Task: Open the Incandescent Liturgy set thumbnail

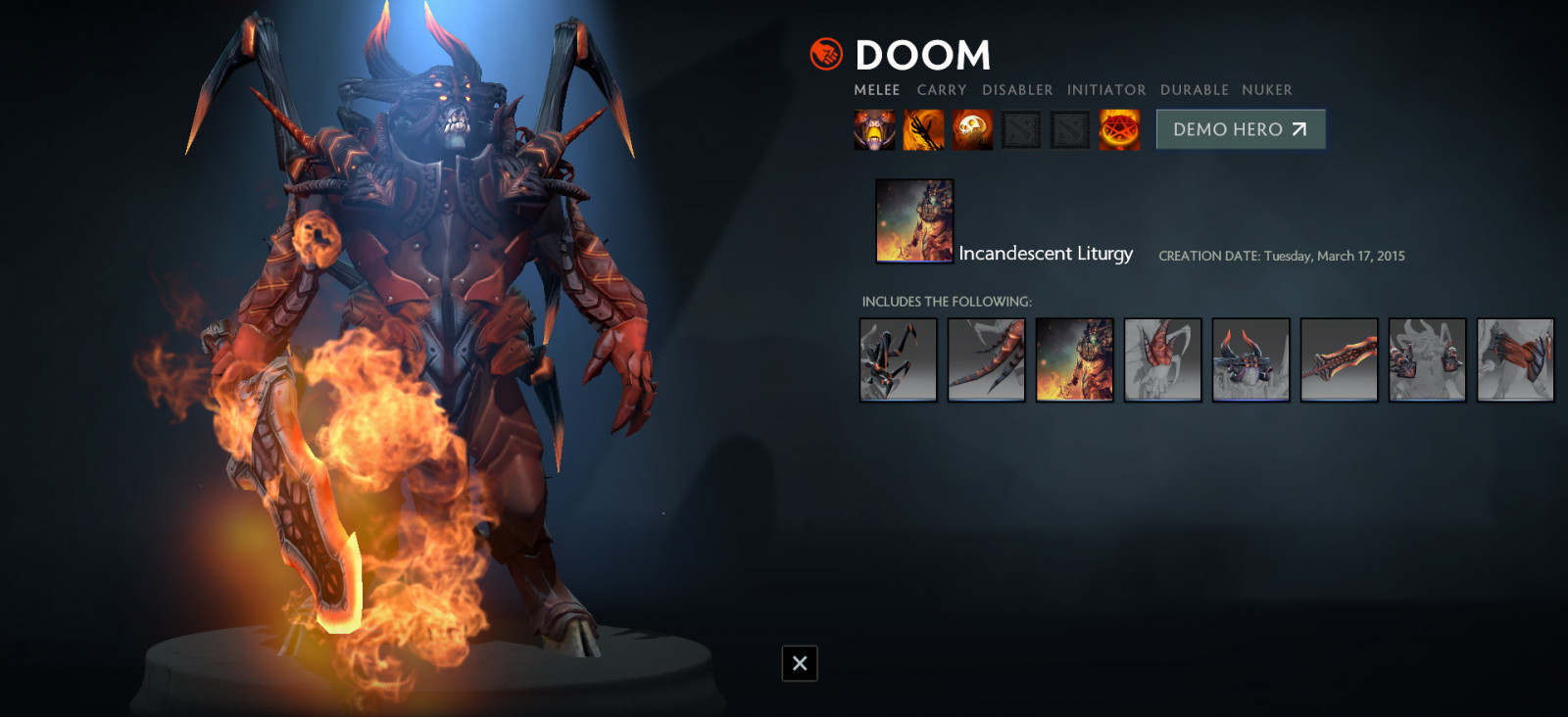Action: (x=914, y=220)
